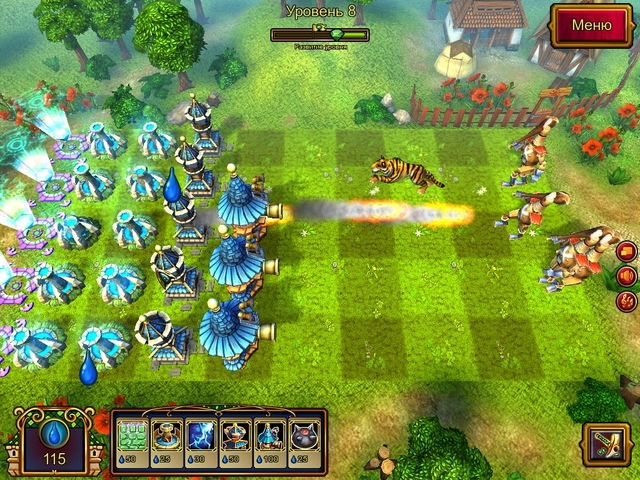The width and height of the screenshot is (640, 480).
Task: Choose the blue-roofed tower card costing 100
Action: point(270,436)
